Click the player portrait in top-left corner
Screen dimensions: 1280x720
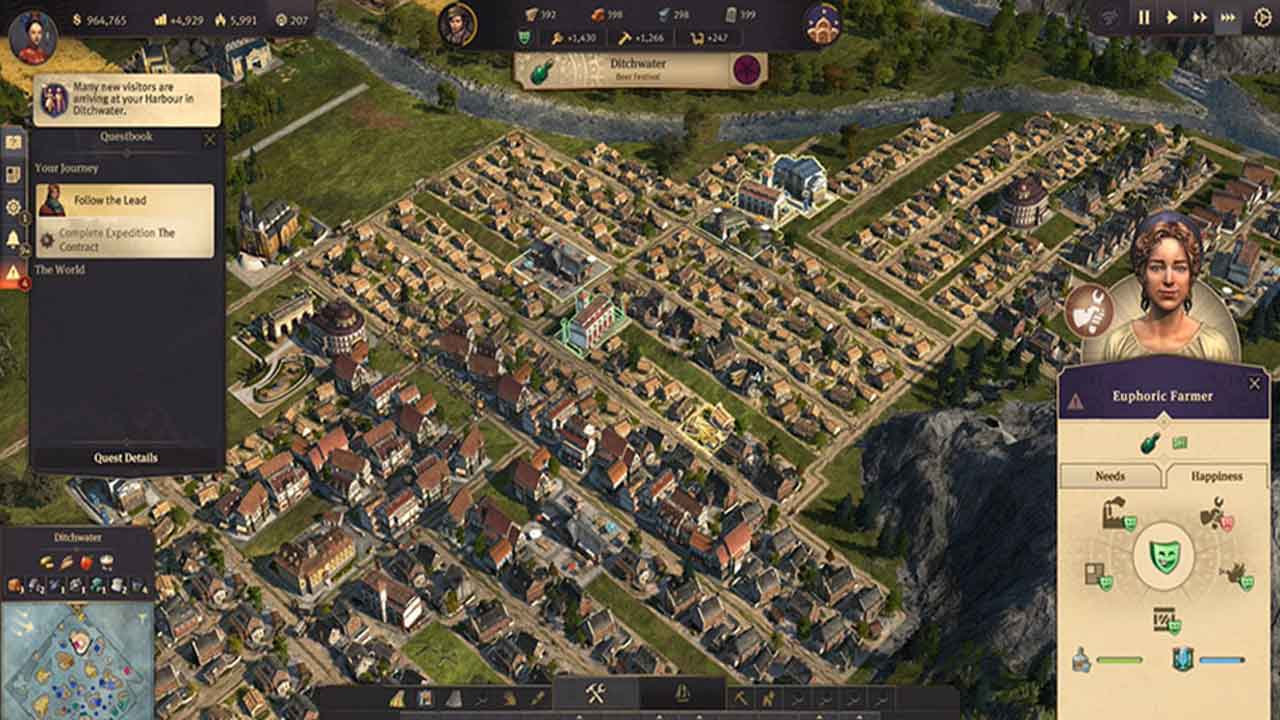32,36
